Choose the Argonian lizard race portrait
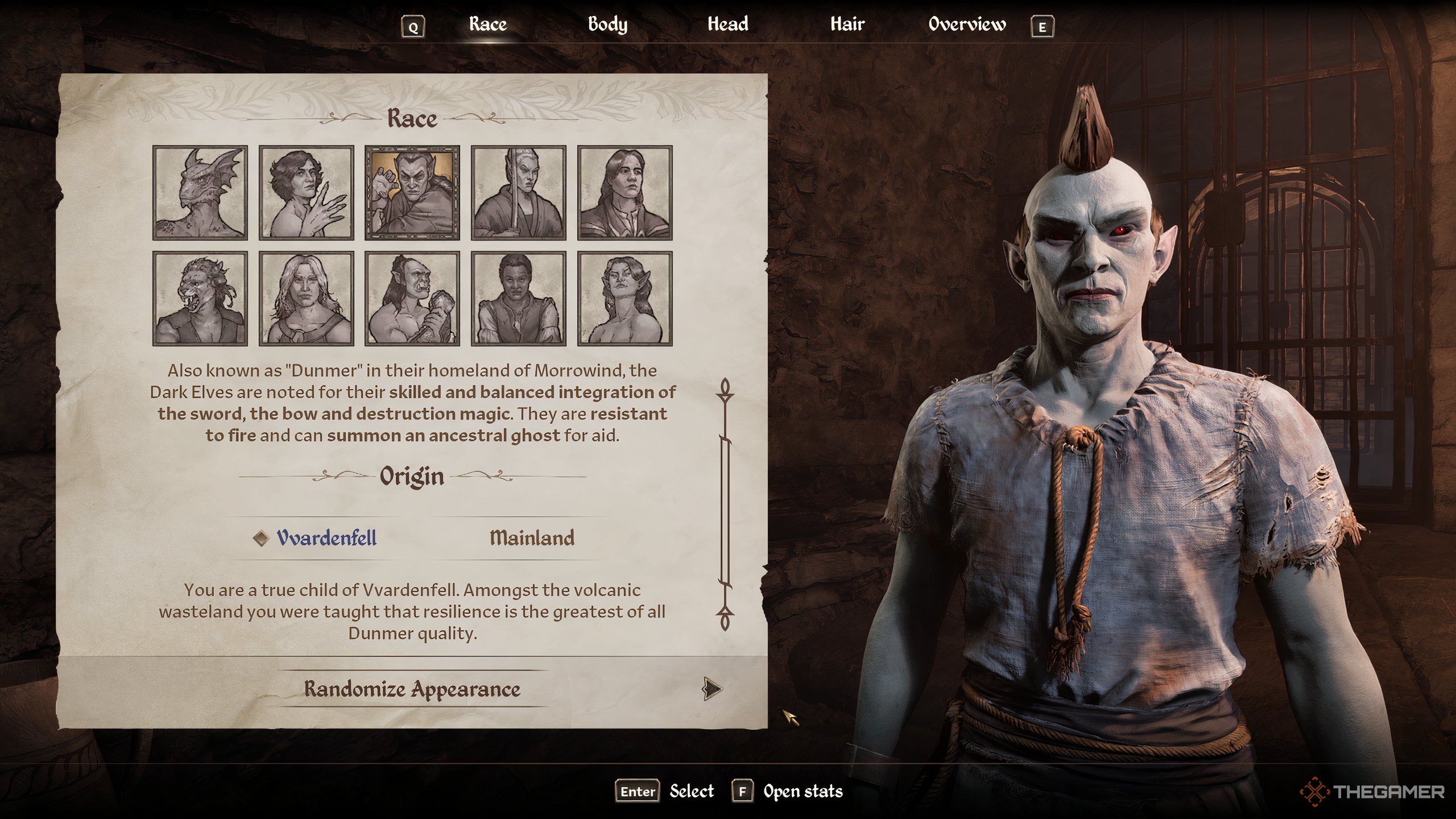The height and width of the screenshot is (819, 1456). point(200,192)
